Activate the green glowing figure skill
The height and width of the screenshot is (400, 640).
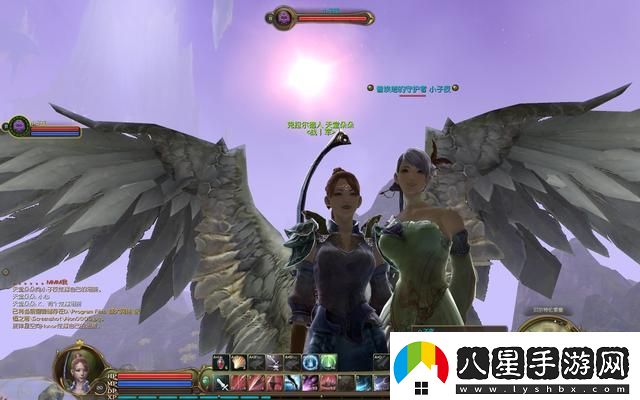point(328,362)
